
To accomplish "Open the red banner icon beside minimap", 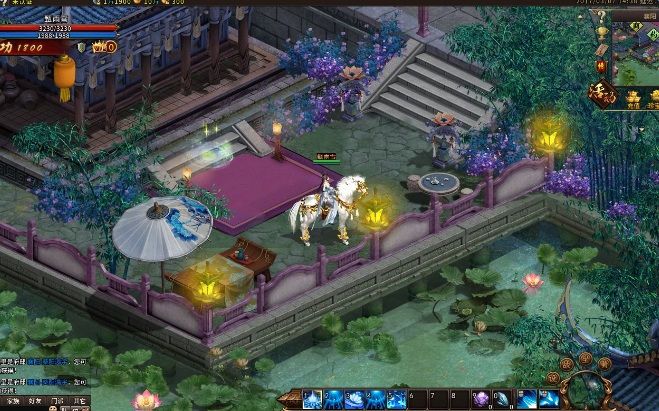I will [x=600, y=67].
